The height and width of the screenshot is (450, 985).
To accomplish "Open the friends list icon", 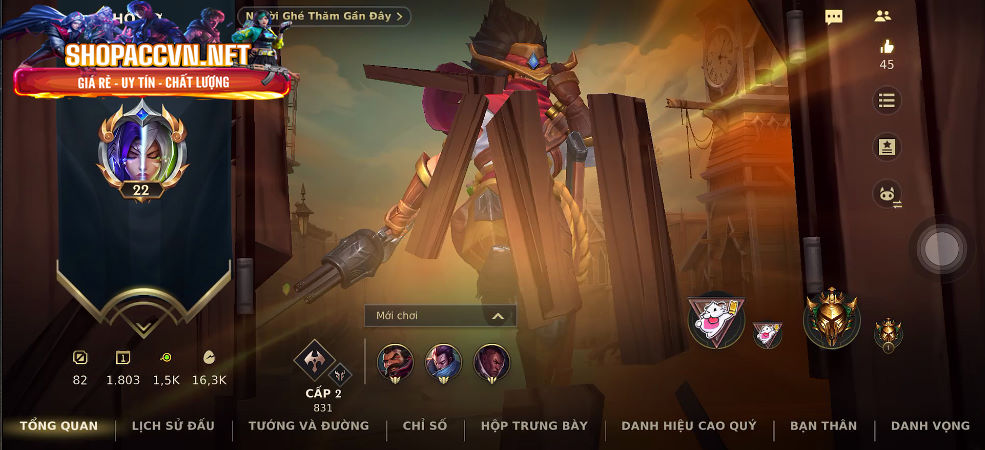I will 882,16.
